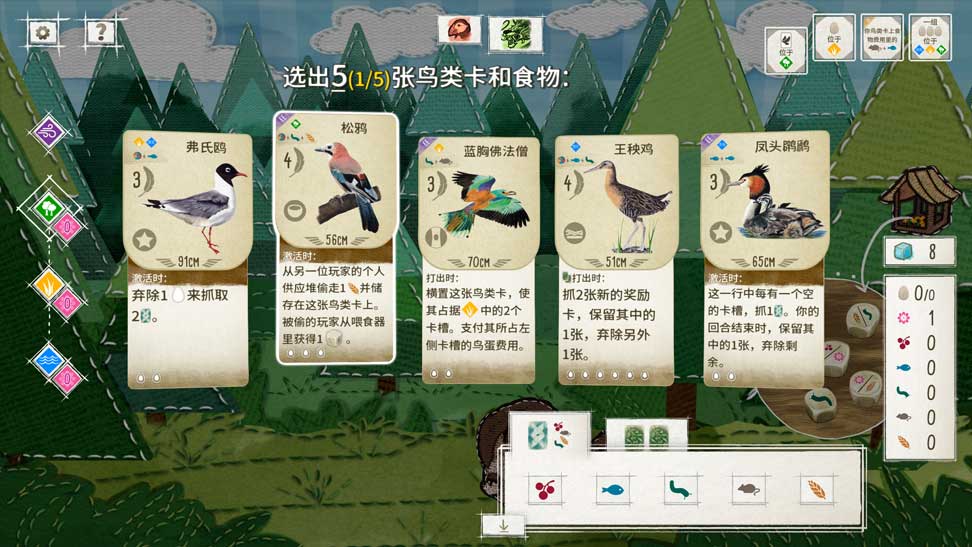This screenshot has width=972, height=547.
Task: Pick the blue fish food token
Action: tap(613, 490)
